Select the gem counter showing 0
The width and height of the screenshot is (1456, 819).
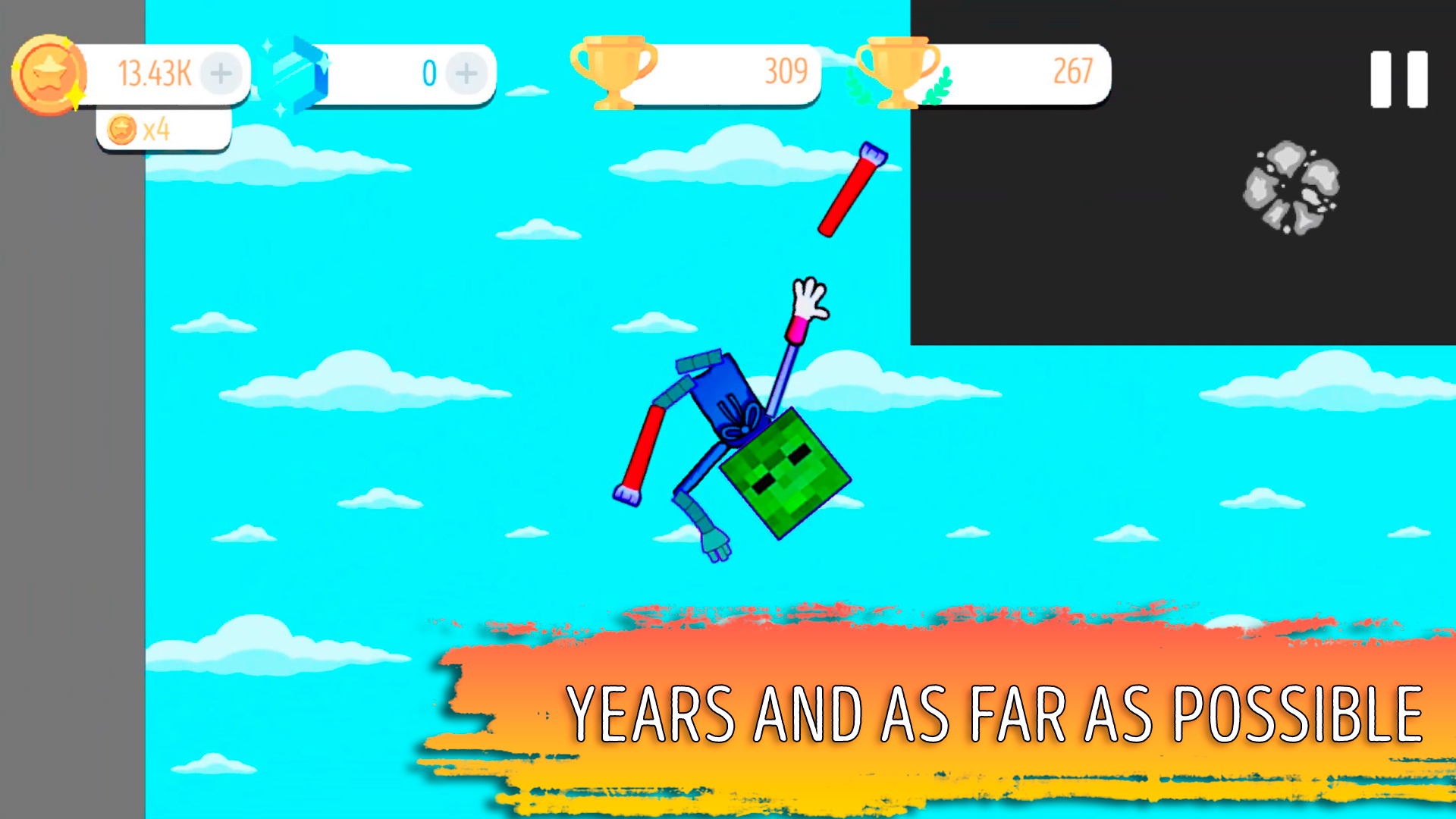pos(429,74)
